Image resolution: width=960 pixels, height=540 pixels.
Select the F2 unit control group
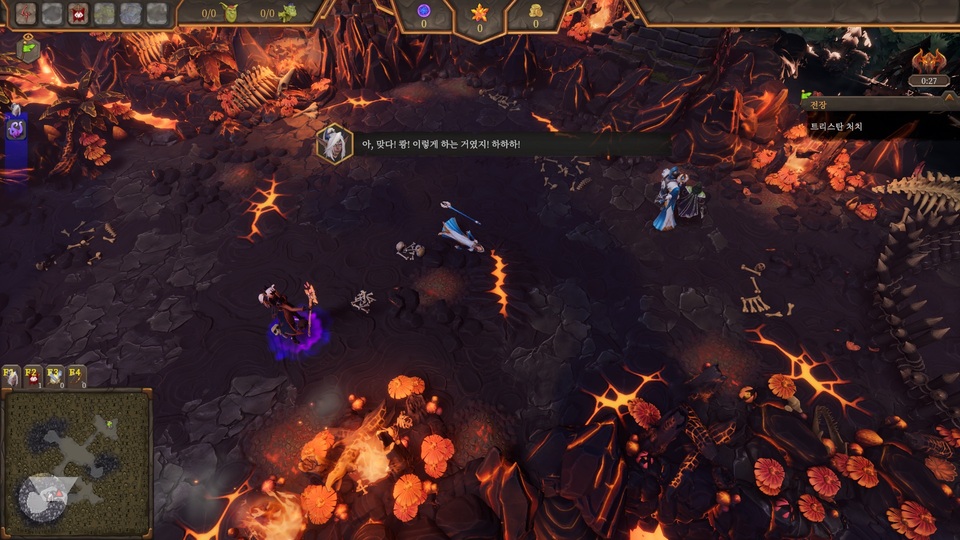click(33, 376)
